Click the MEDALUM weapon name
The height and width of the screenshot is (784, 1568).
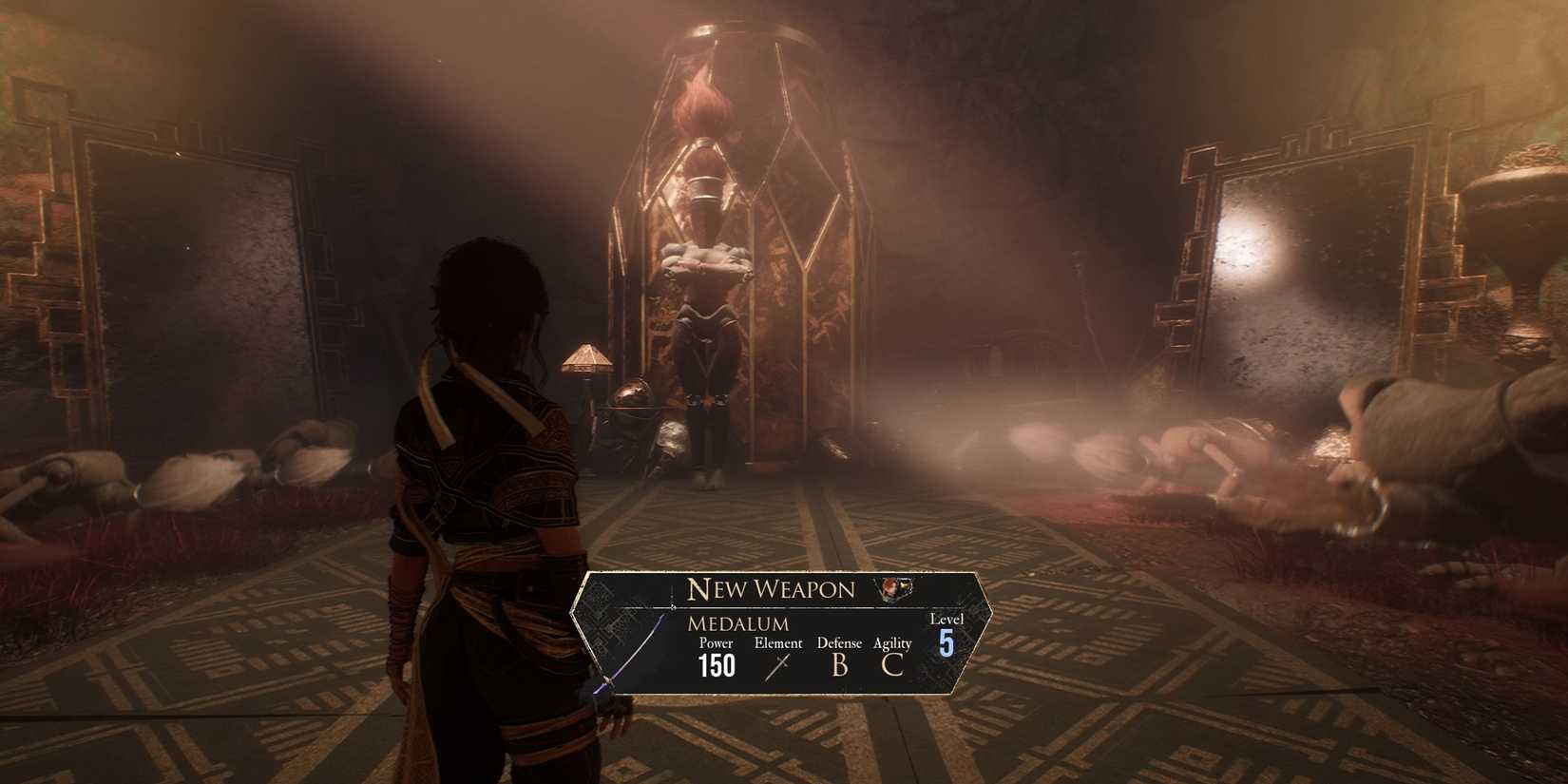(738, 623)
